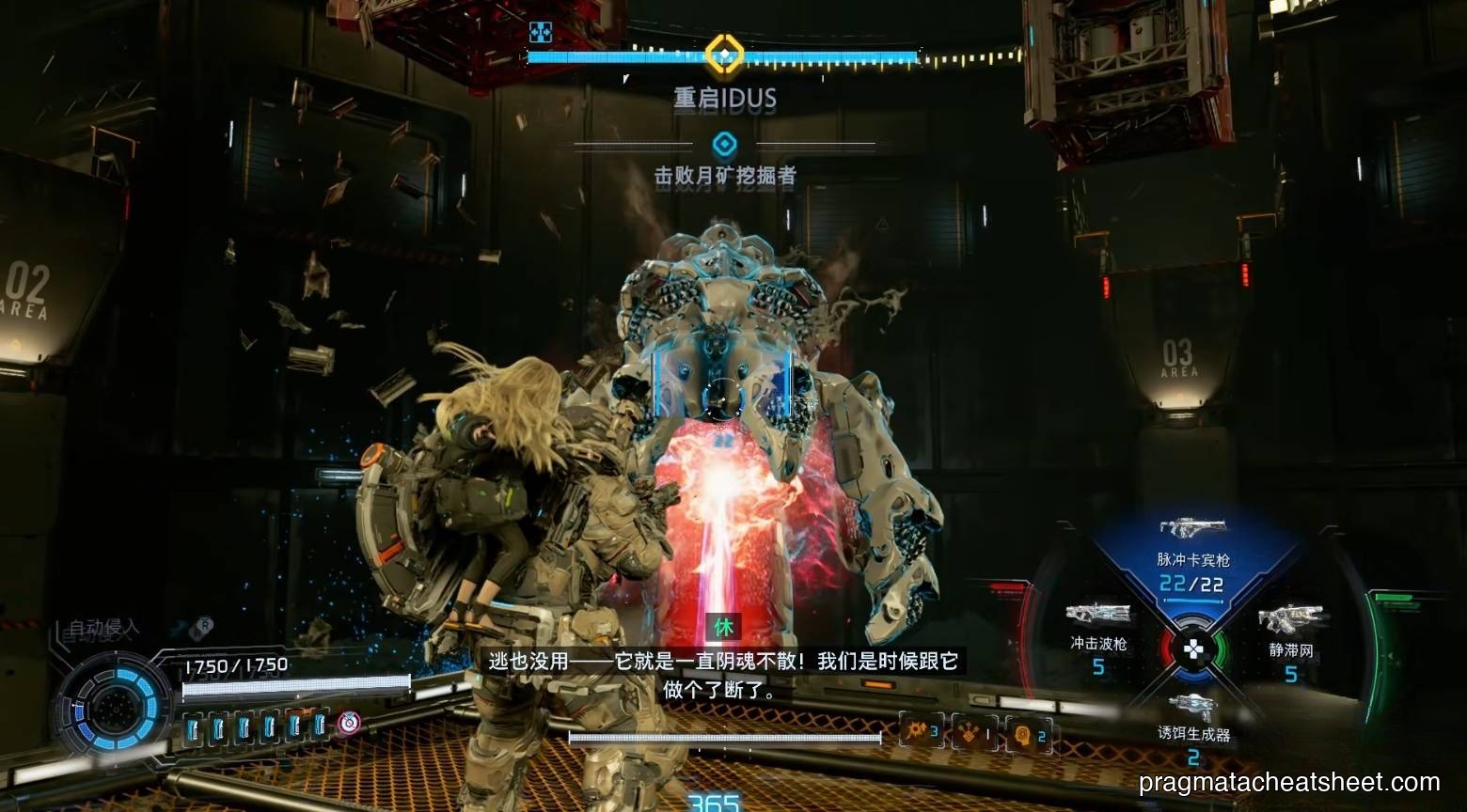Toggle the 自动侵入 auto-hack label
Image resolution: width=1467 pixels, height=812 pixels.
coord(103,628)
